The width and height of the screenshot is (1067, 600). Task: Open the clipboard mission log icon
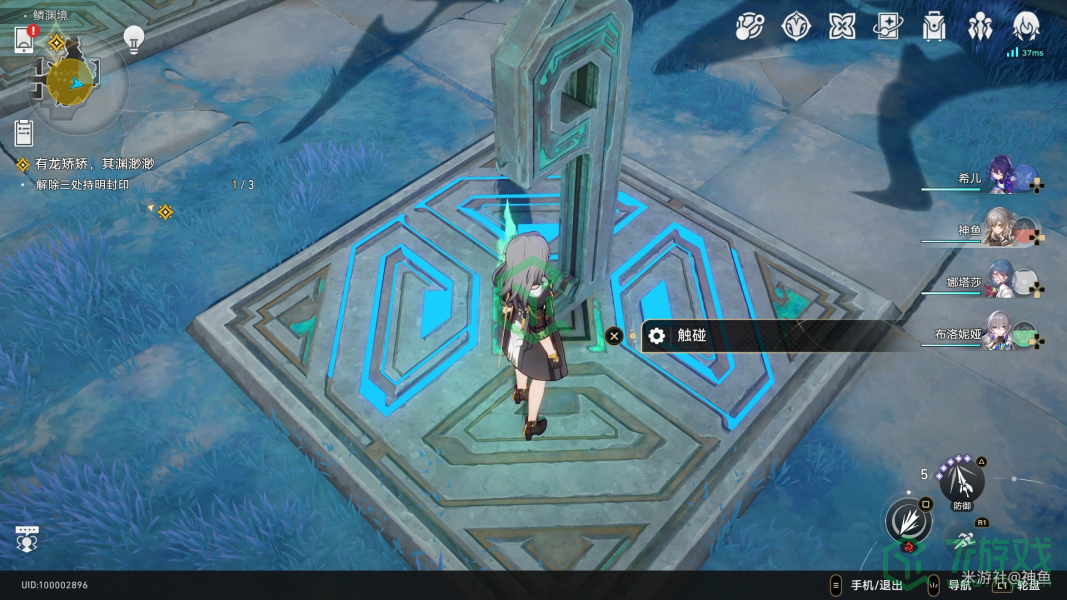tap(25, 132)
